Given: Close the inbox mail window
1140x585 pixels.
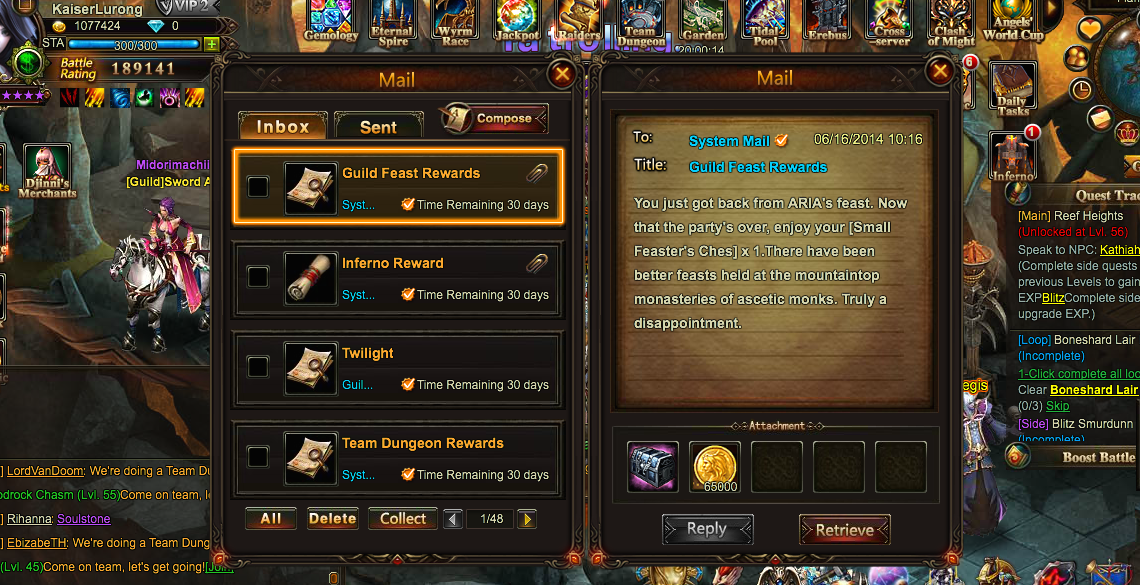Looking at the screenshot, I should coord(562,73).
